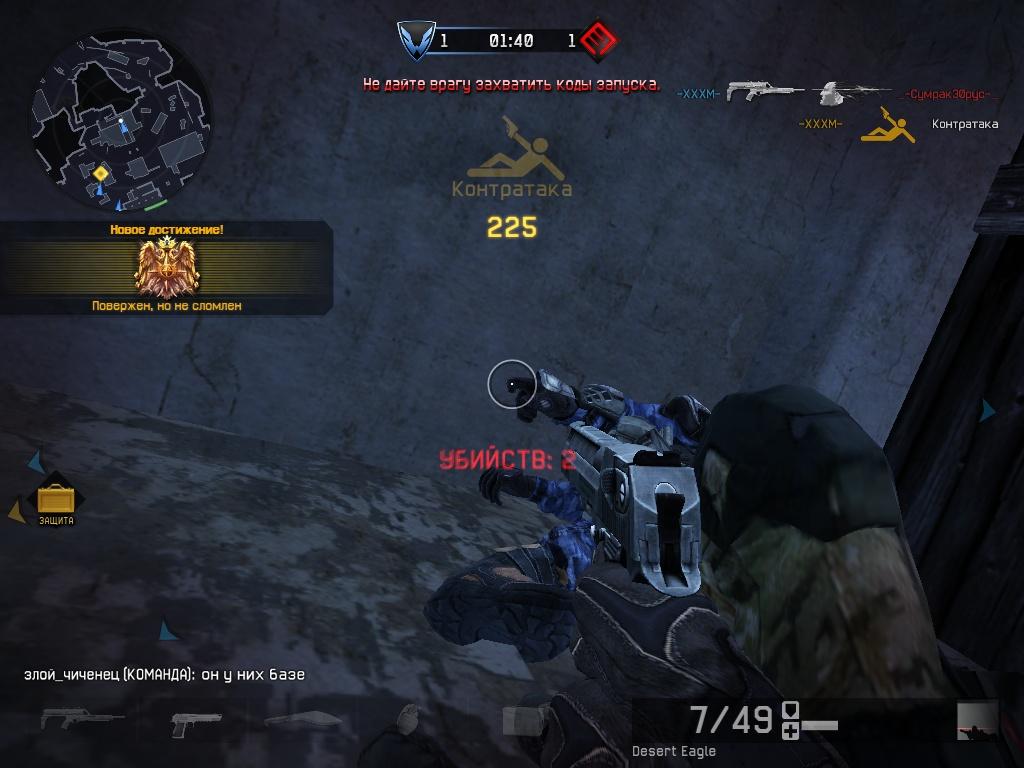This screenshot has width=1024, height=768.
Task: Select the yellow objective marker on minimap
Action: click(100, 174)
